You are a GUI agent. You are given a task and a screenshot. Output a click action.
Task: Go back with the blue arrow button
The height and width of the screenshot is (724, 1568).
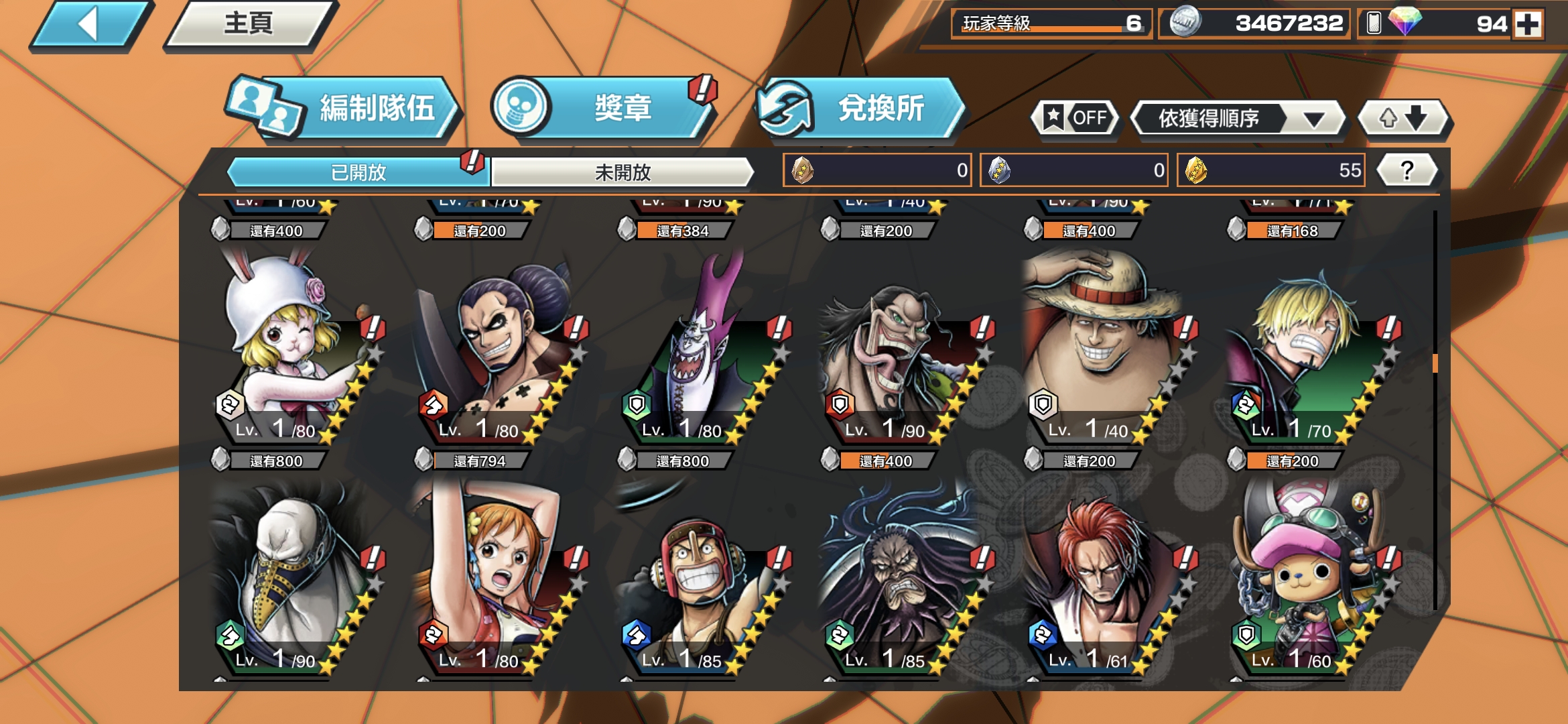click(89, 25)
